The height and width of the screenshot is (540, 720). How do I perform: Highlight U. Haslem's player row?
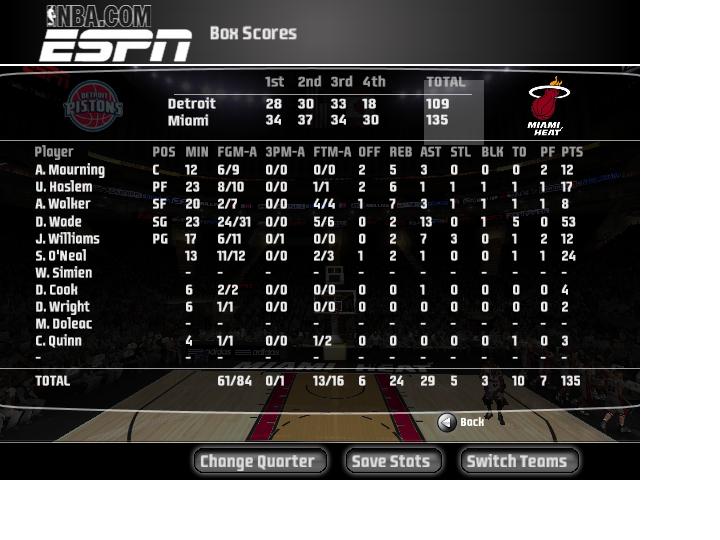pos(63,187)
